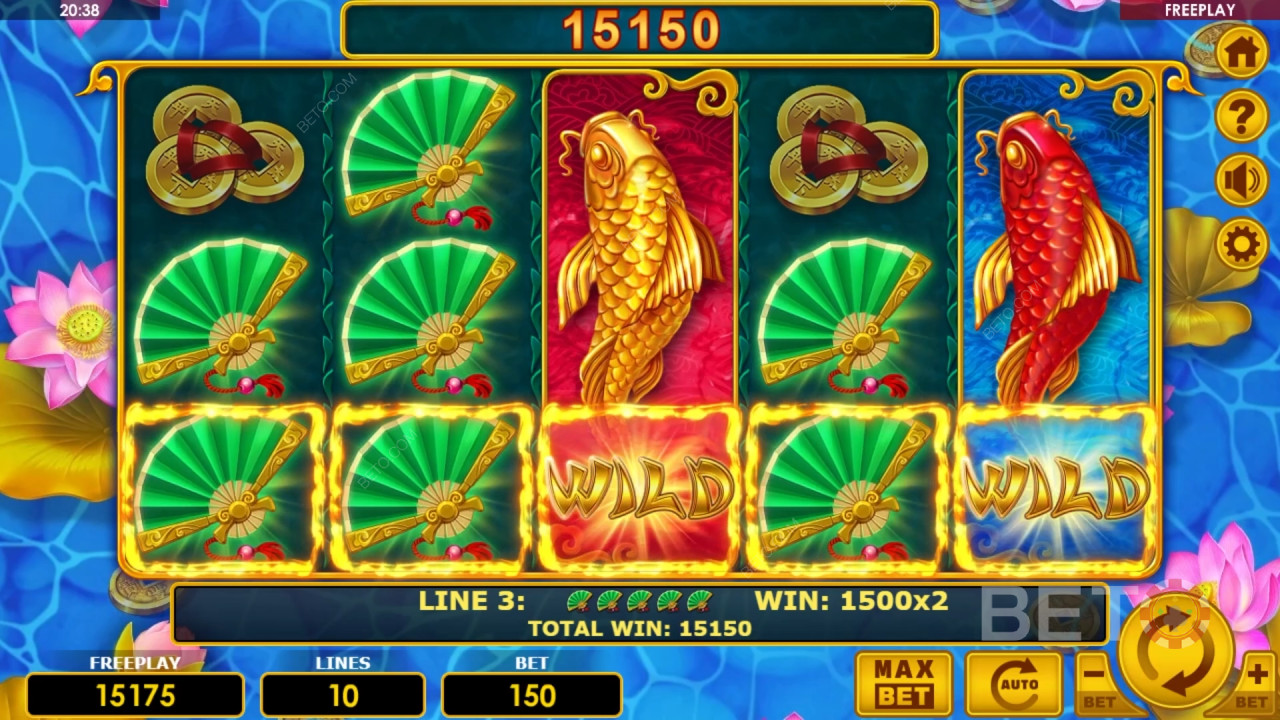This screenshot has width=1280, height=720.
Task: Click the total win banner showing 15150
Action: (x=640, y=29)
